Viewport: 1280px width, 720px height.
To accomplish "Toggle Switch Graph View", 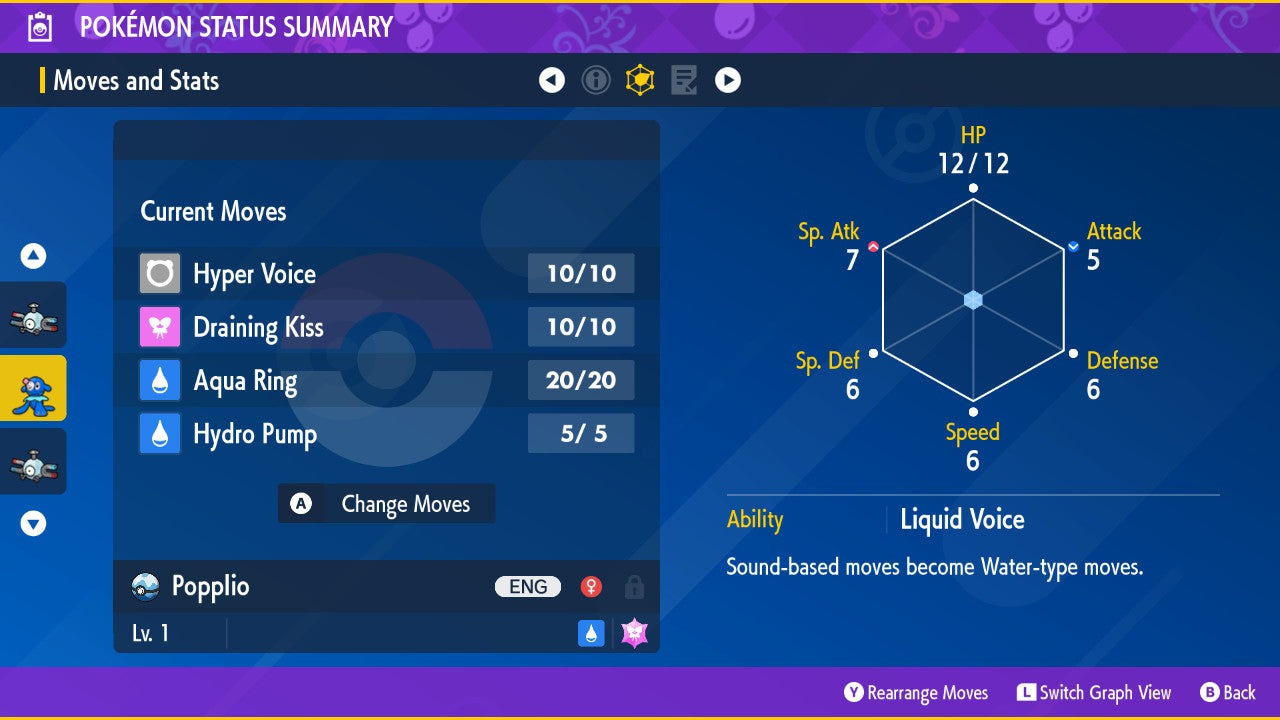I will pyautogui.click(x=1094, y=693).
